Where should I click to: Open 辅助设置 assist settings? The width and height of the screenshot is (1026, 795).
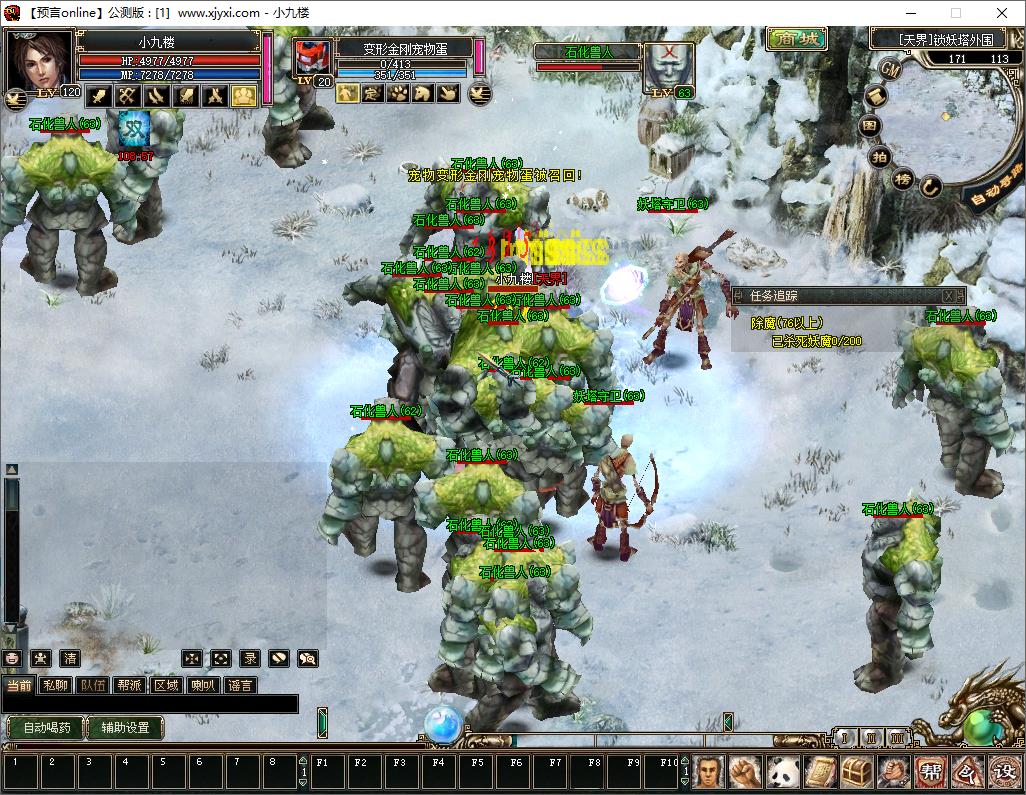(125, 727)
